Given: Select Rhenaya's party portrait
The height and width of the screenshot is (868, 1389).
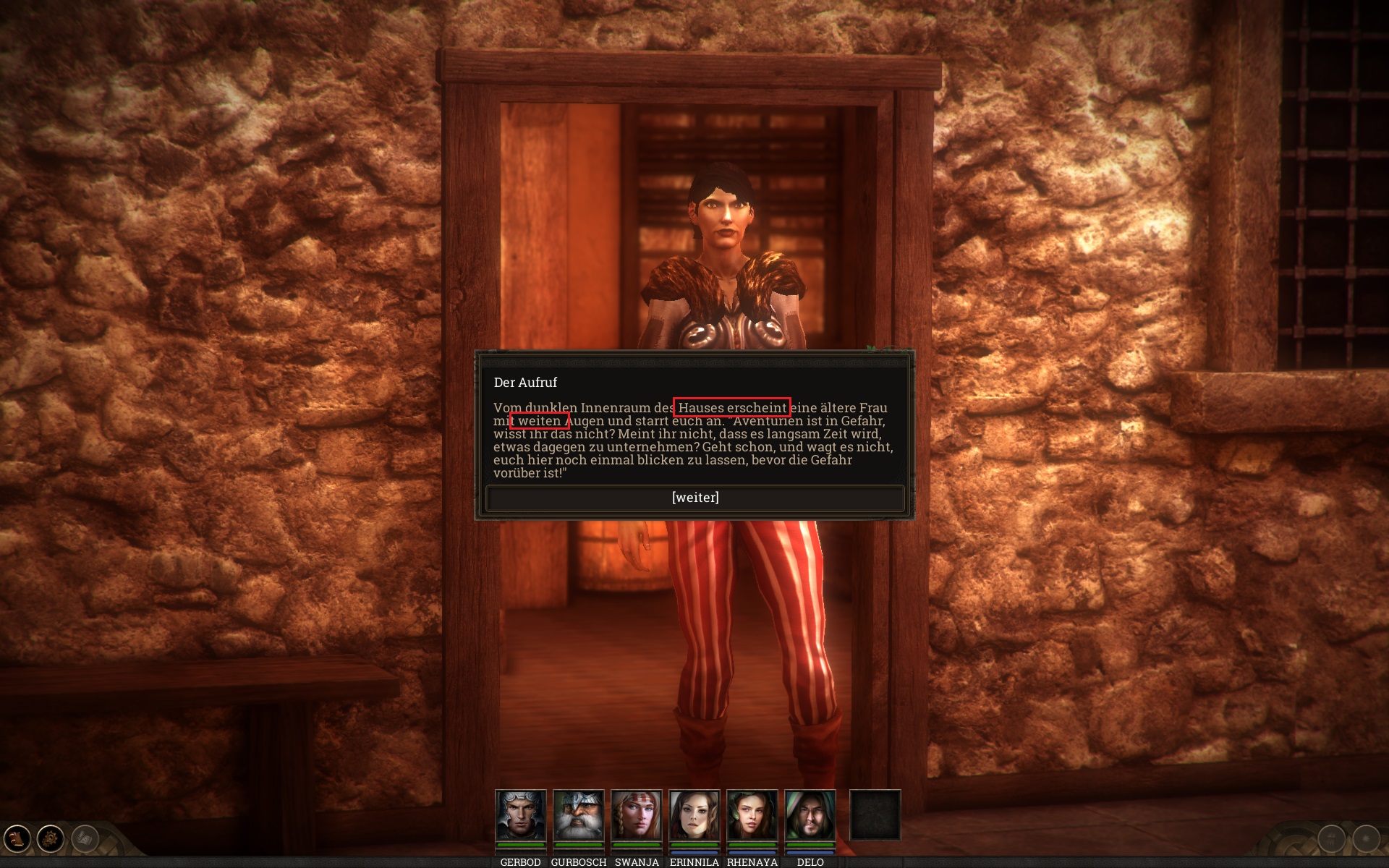Looking at the screenshot, I should pyautogui.click(x=752, y=815).
